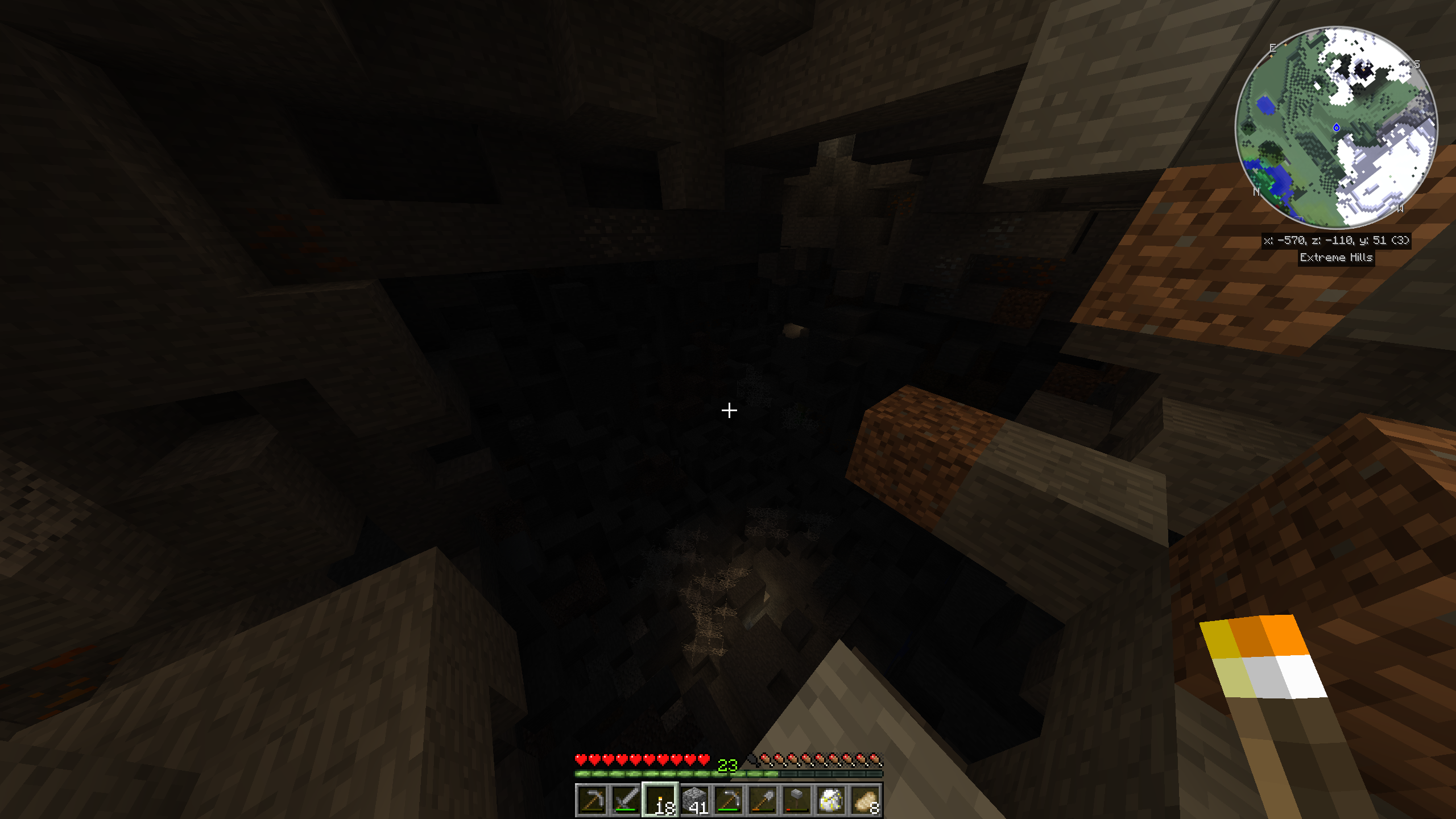Select the white orb with yellow specks

point(831,800)
